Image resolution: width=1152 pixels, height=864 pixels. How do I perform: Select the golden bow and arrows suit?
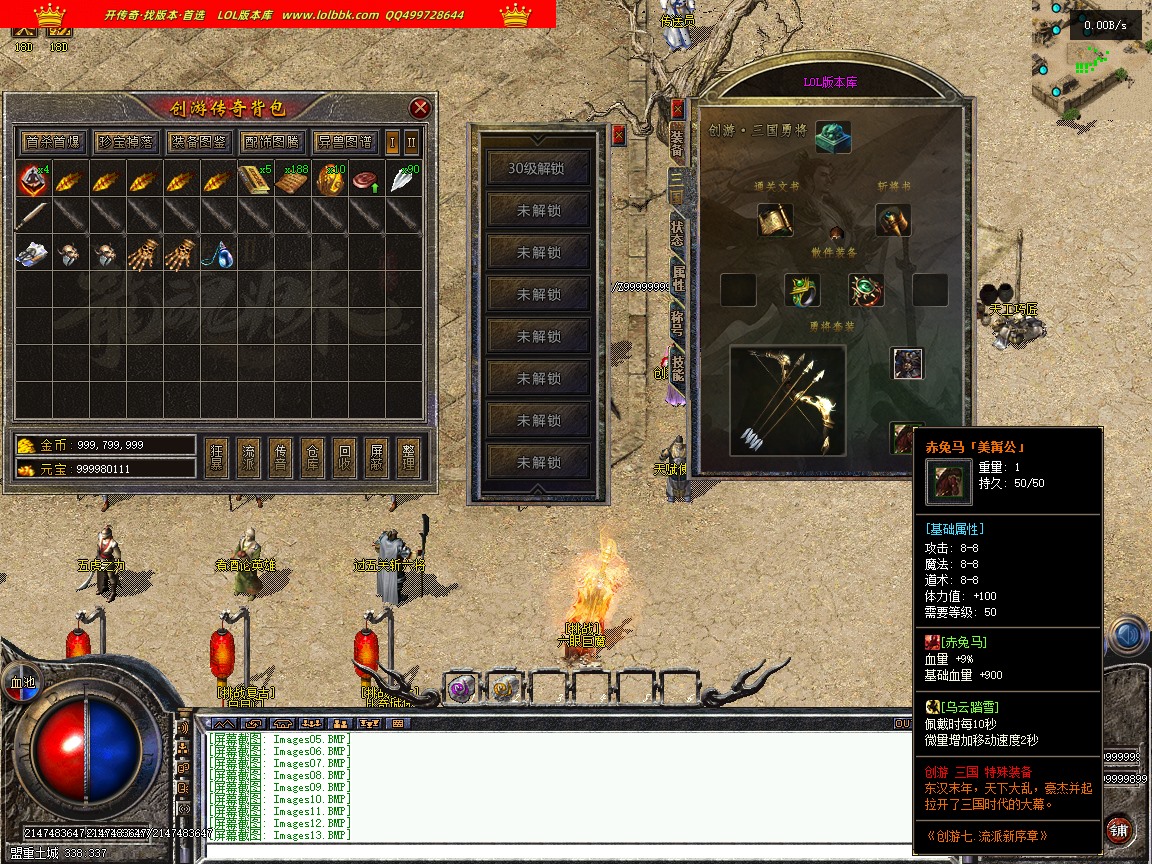pyautogui.click(x=788, y=399)
